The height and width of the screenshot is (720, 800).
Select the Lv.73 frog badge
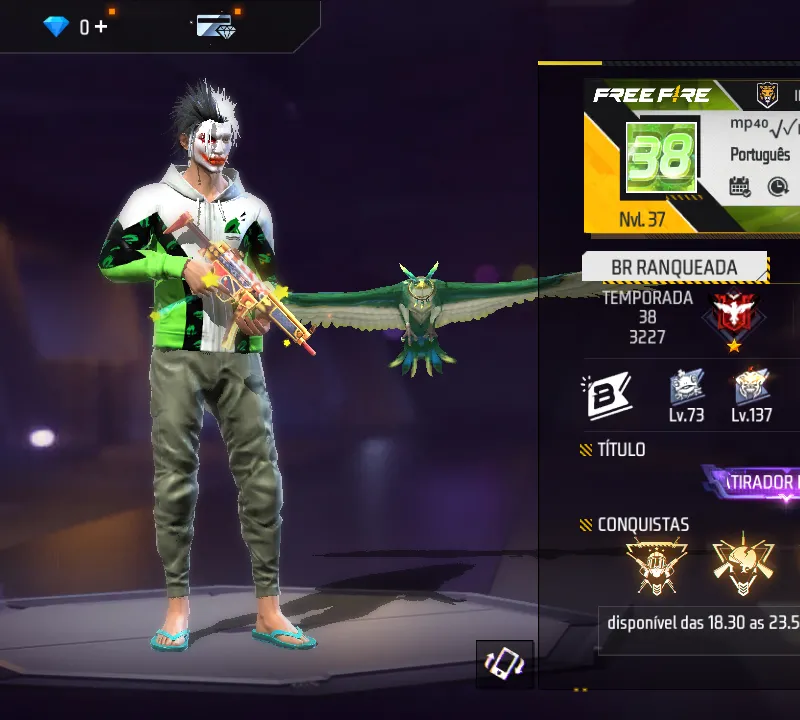pos(686,387)
